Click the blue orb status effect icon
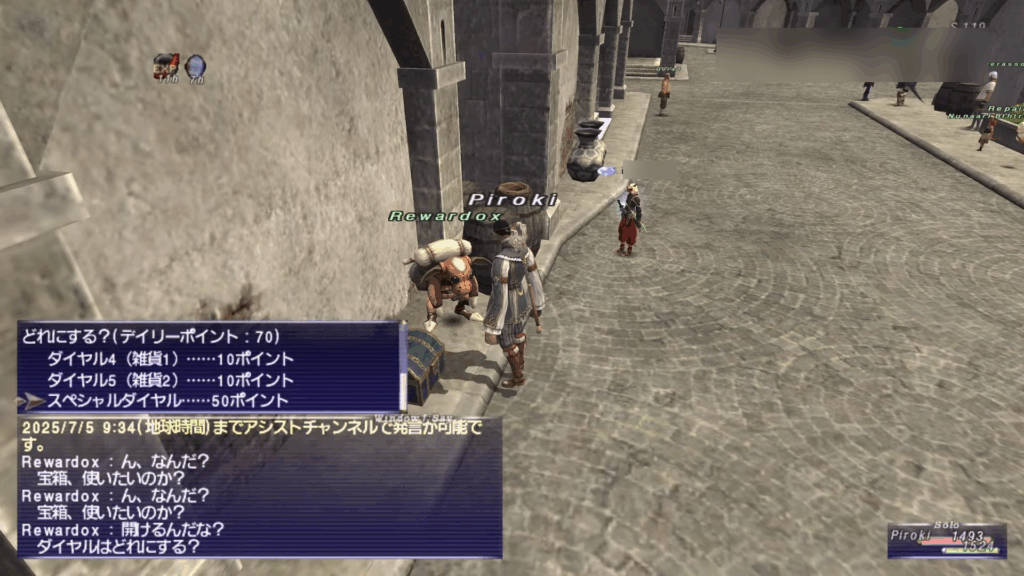This screenshot has height=576, width=1024. tap(195, 67)
